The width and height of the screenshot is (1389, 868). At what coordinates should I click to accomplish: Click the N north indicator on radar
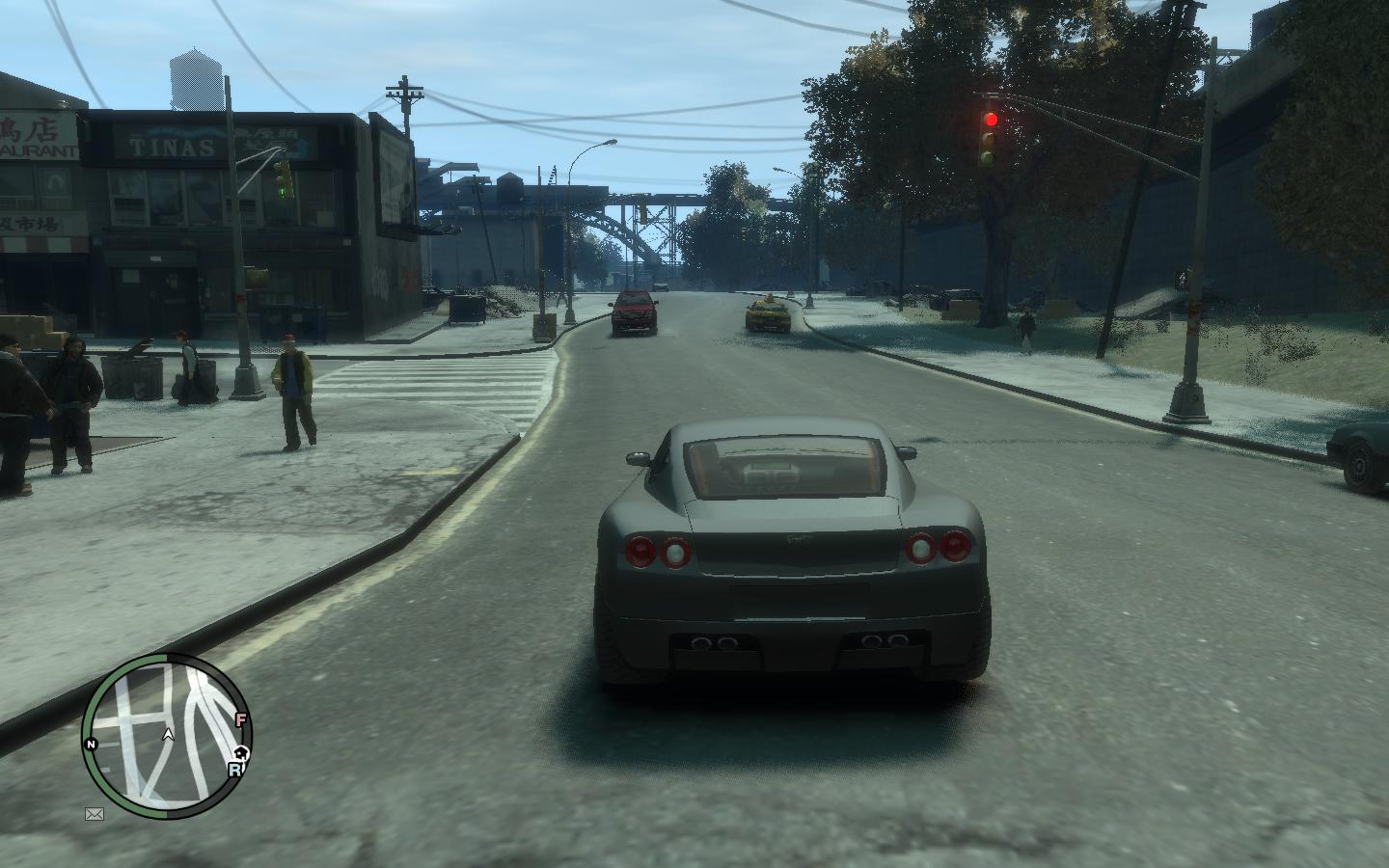92,745
